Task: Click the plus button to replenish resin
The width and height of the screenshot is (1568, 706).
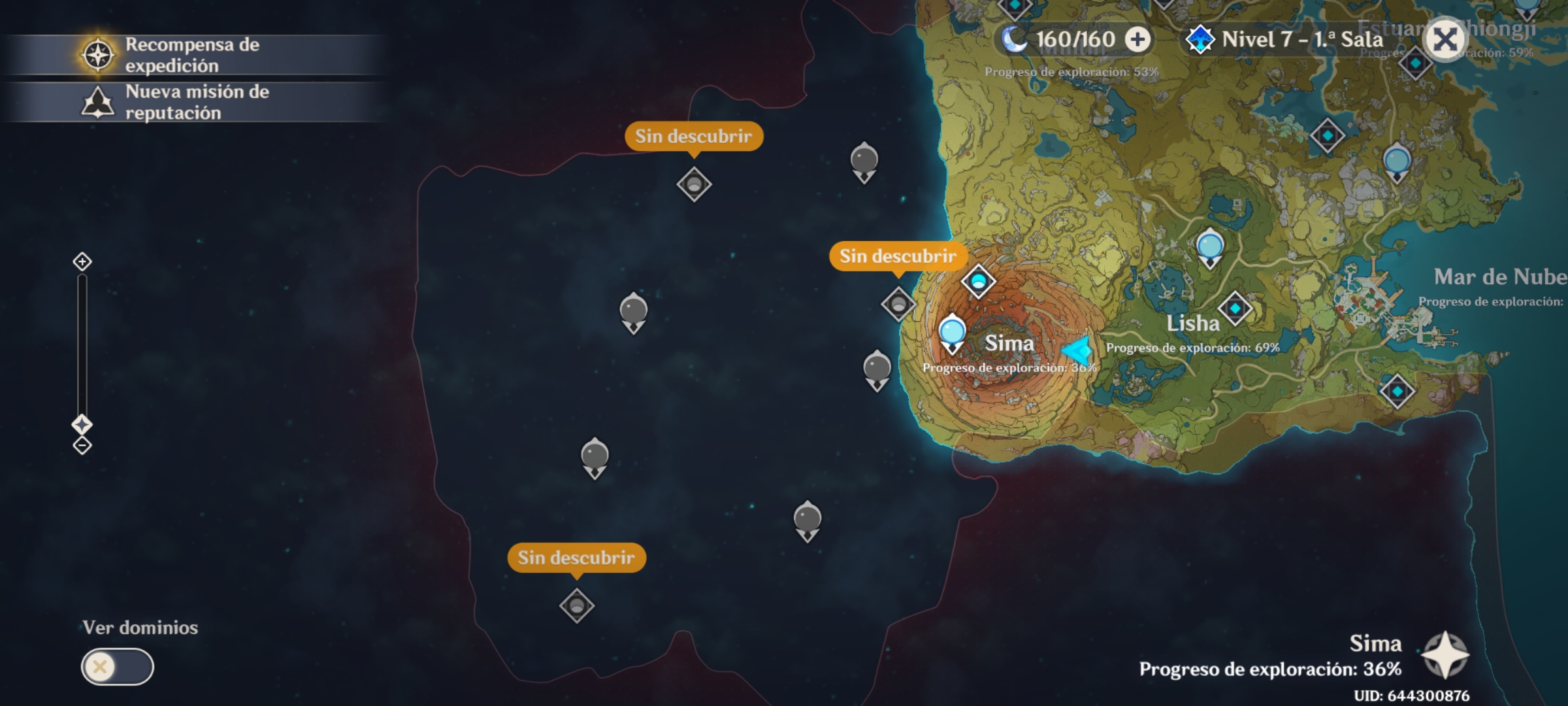Action: tap(1137, 40)
